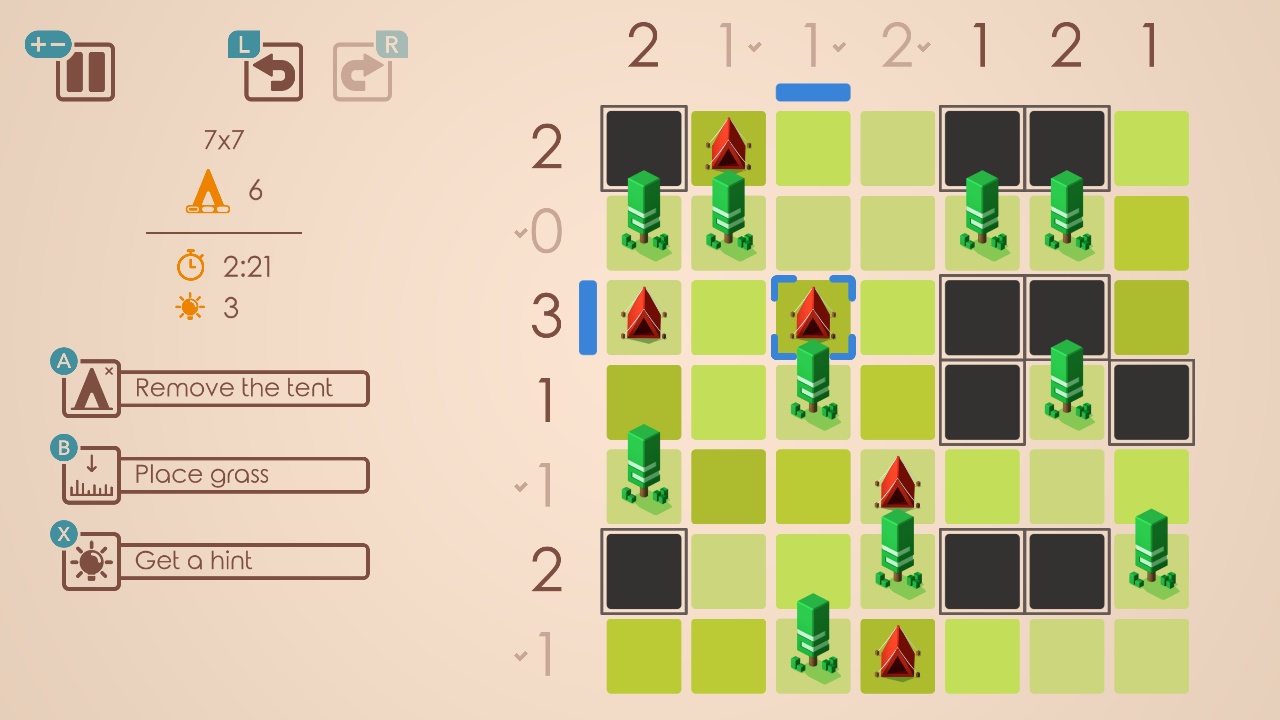Screen dimensions: 1280x720
Task: Select the highlighted tent in row three
Action: pyautogui.click(x=813, y=315)
